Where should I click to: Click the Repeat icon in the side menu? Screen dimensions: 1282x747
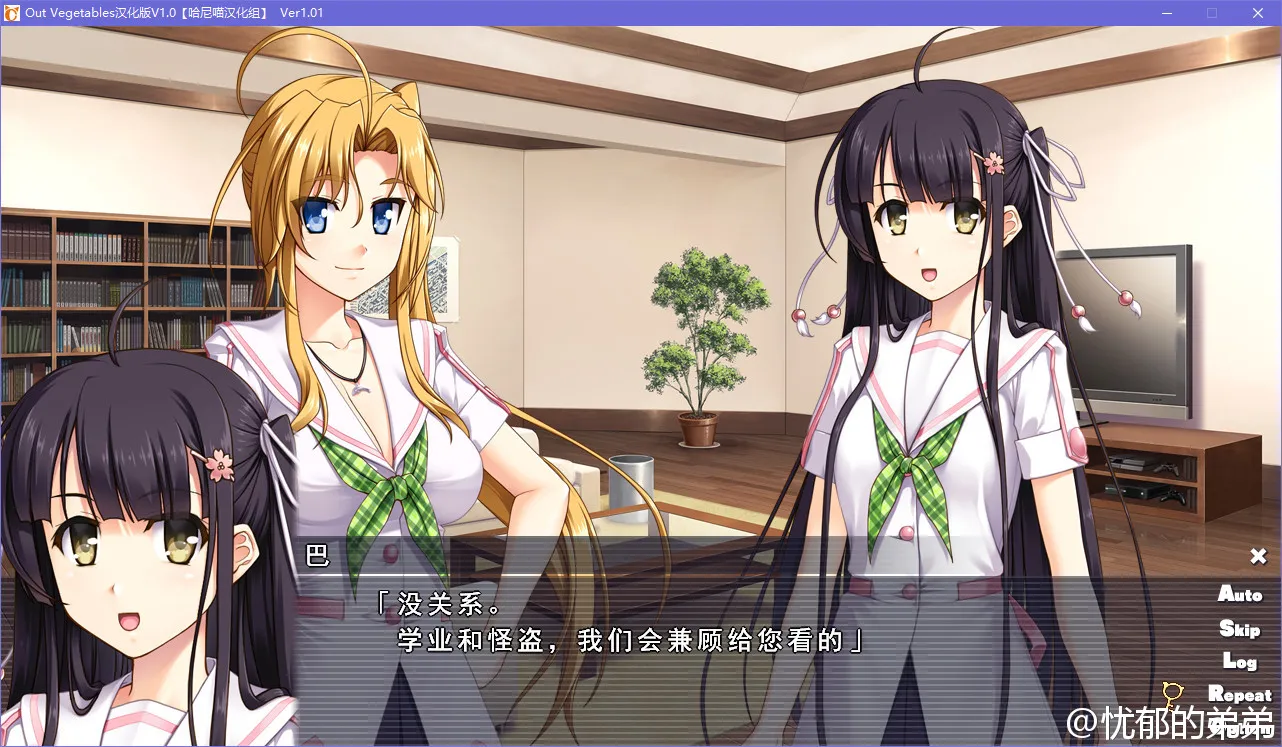[1241, 694]
